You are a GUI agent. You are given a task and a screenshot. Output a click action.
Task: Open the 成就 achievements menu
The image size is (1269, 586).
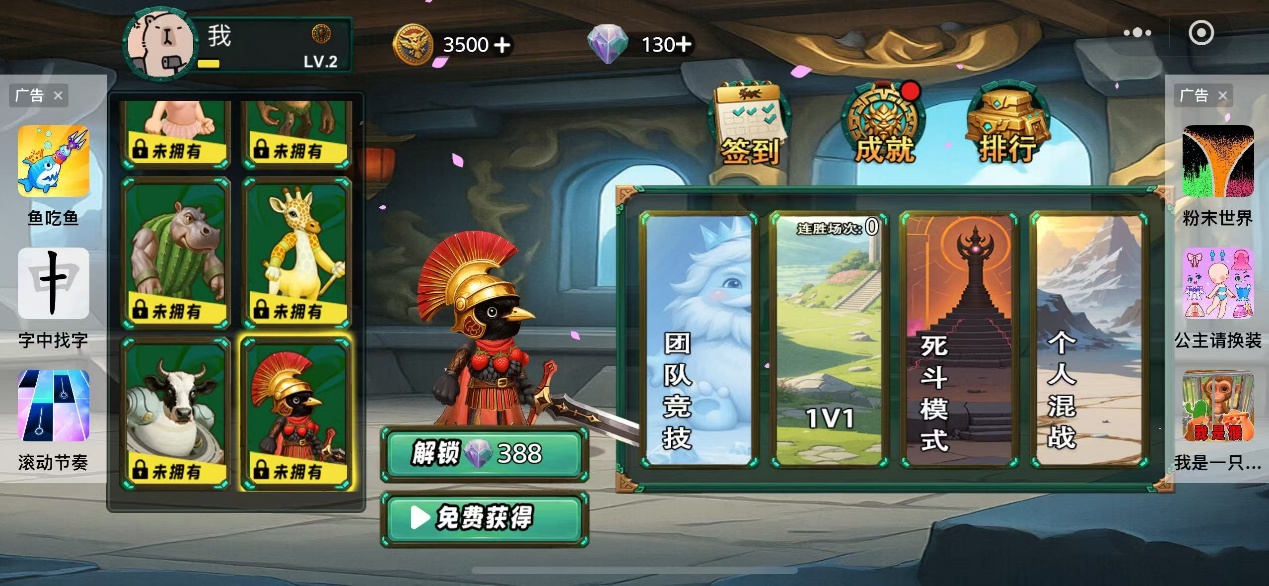885,125
